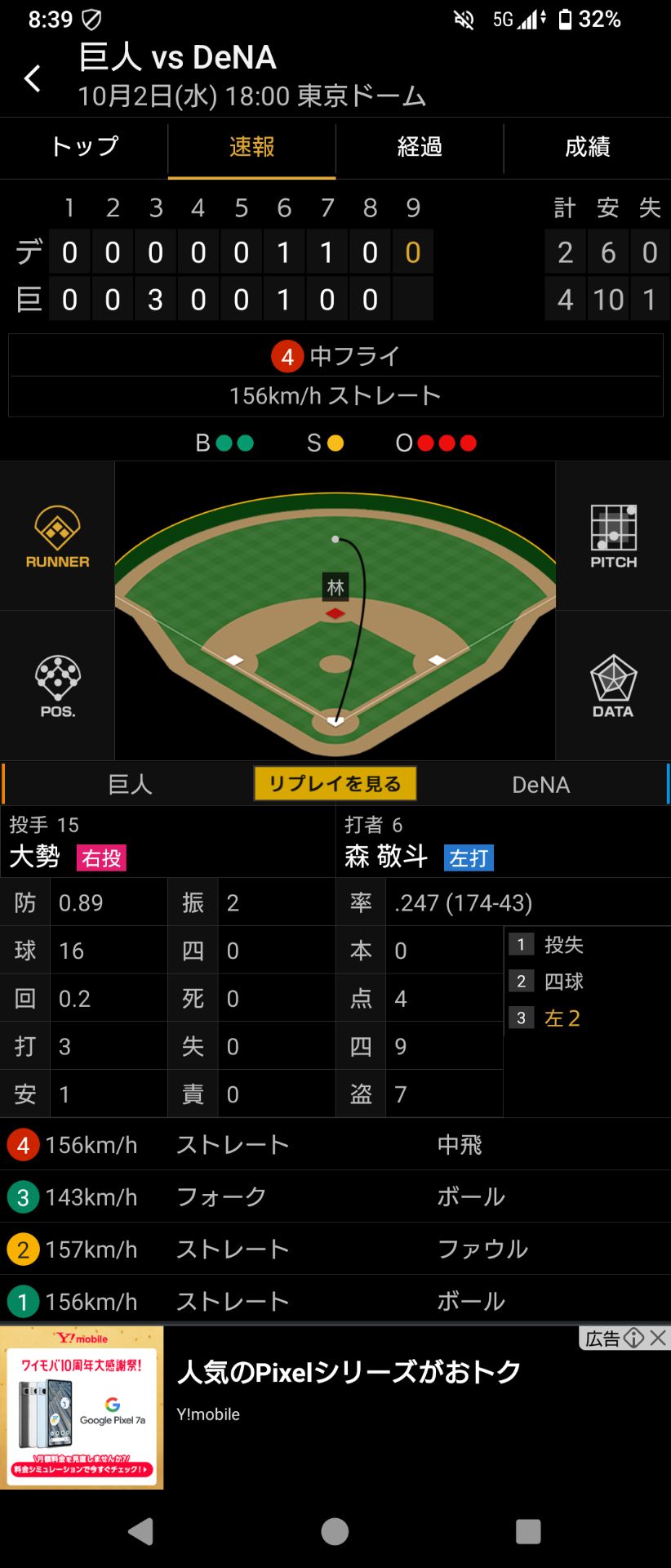Select pitch 2 row 157km/h ファウル
This screenshot has height=1568, width=671.
335,1249
